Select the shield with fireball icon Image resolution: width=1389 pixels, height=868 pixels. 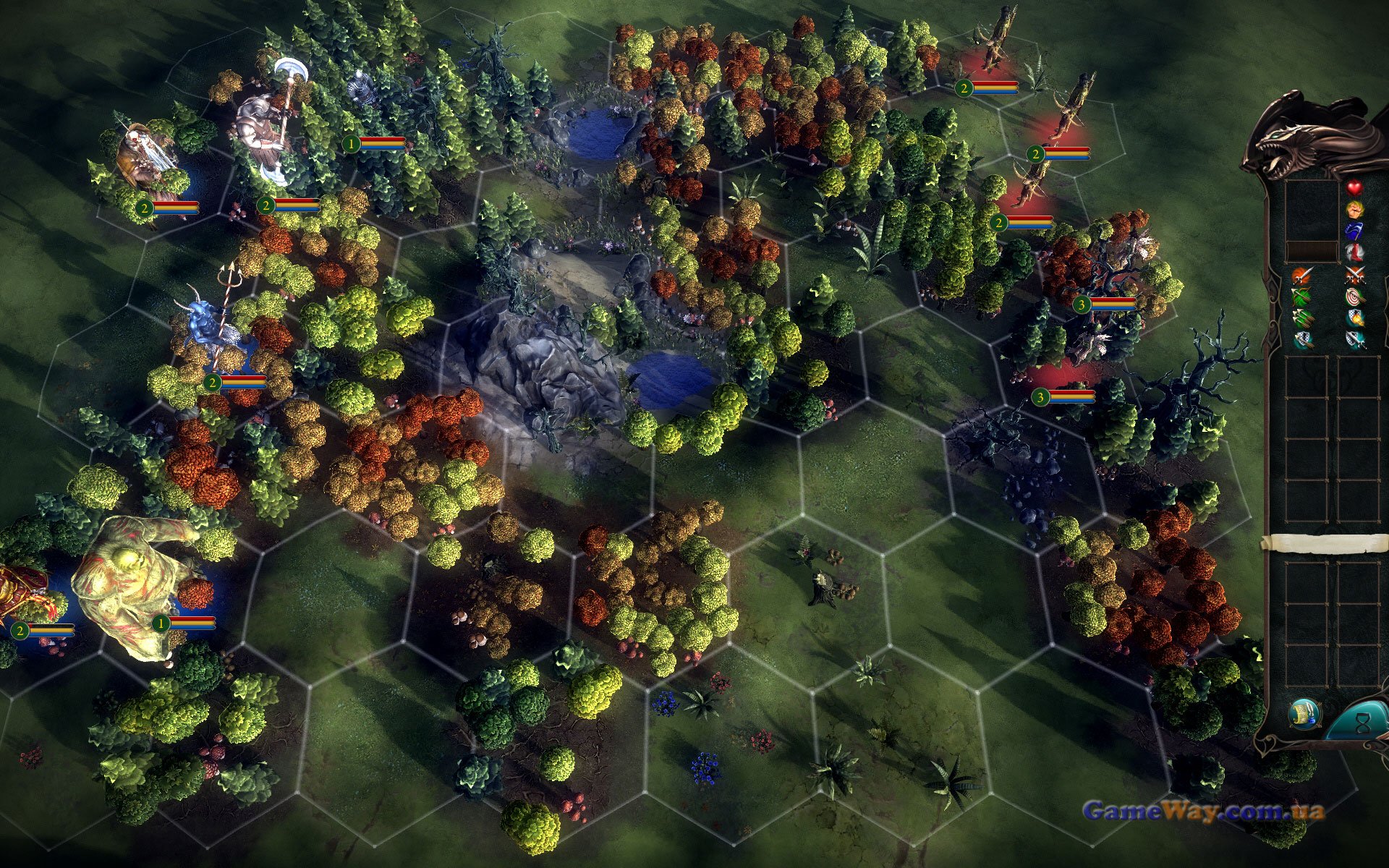coord(1354,318)
